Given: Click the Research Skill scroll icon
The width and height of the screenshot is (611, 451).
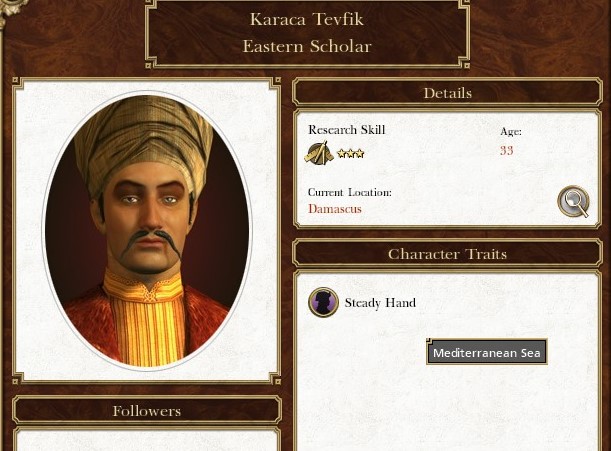Looking at the screenshot, I should click(x=319, y=153).
